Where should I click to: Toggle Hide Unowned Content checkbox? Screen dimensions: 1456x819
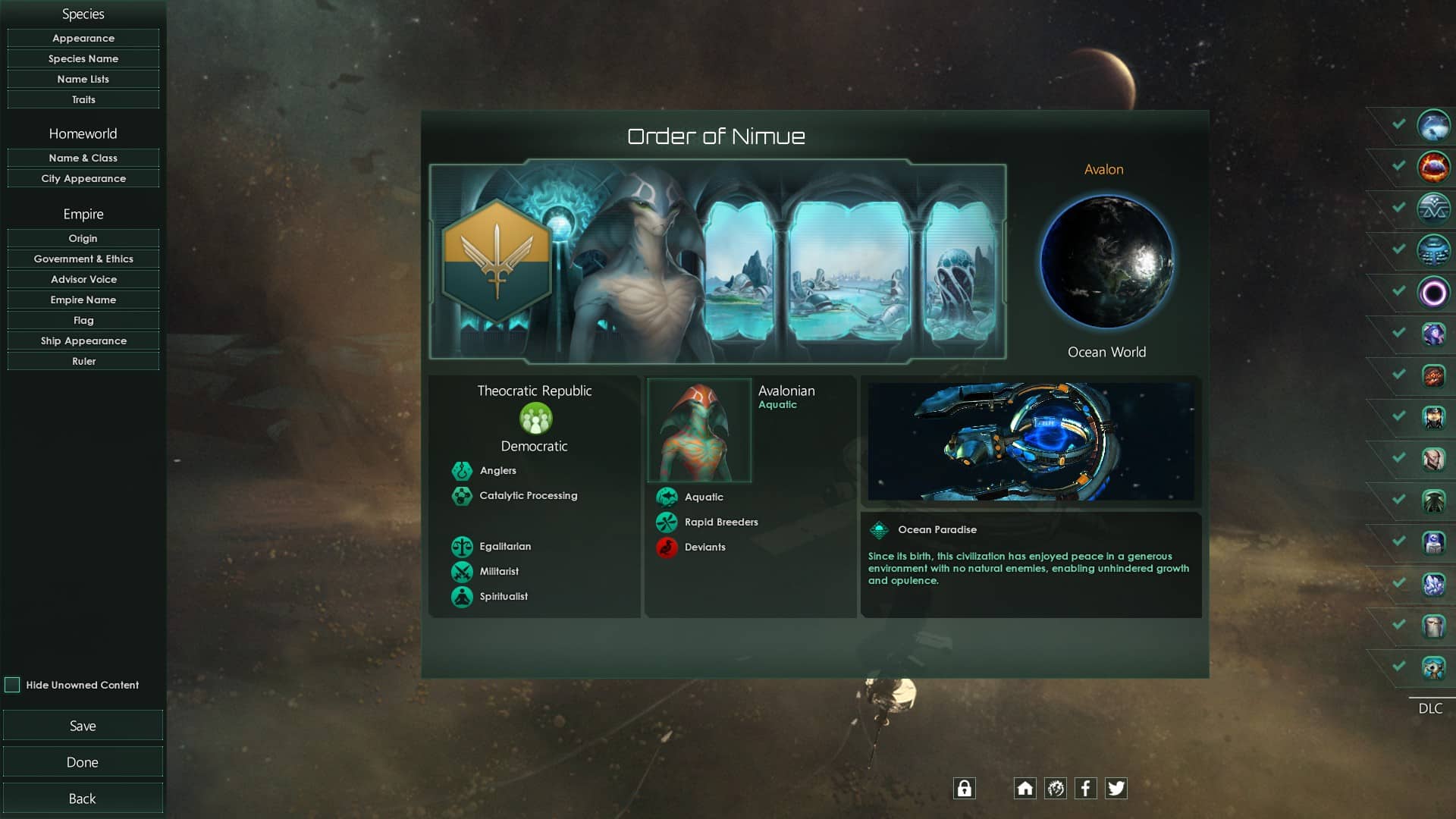point(12,685)
